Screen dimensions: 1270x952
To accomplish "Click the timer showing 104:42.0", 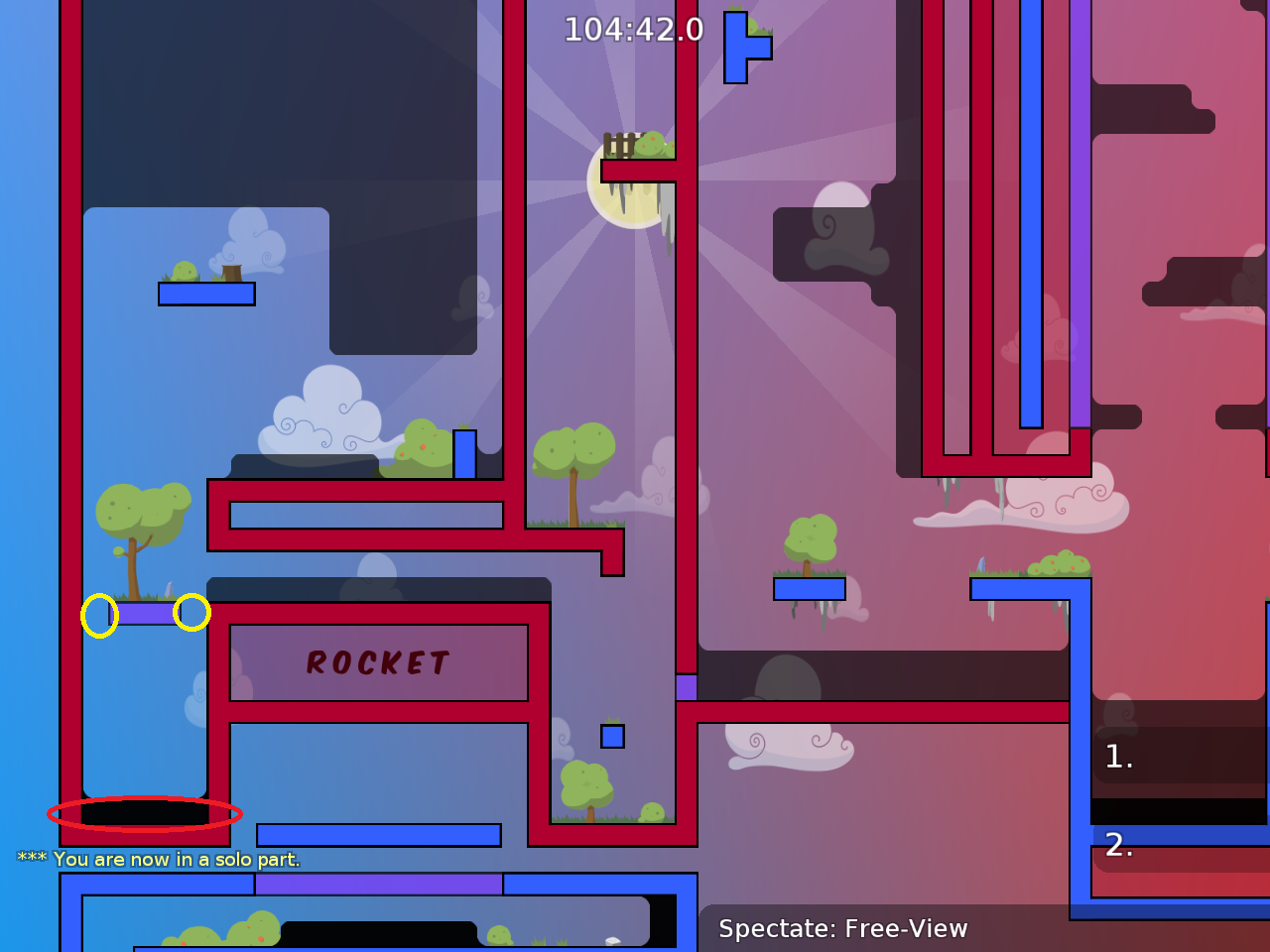I will pos(632,30).
